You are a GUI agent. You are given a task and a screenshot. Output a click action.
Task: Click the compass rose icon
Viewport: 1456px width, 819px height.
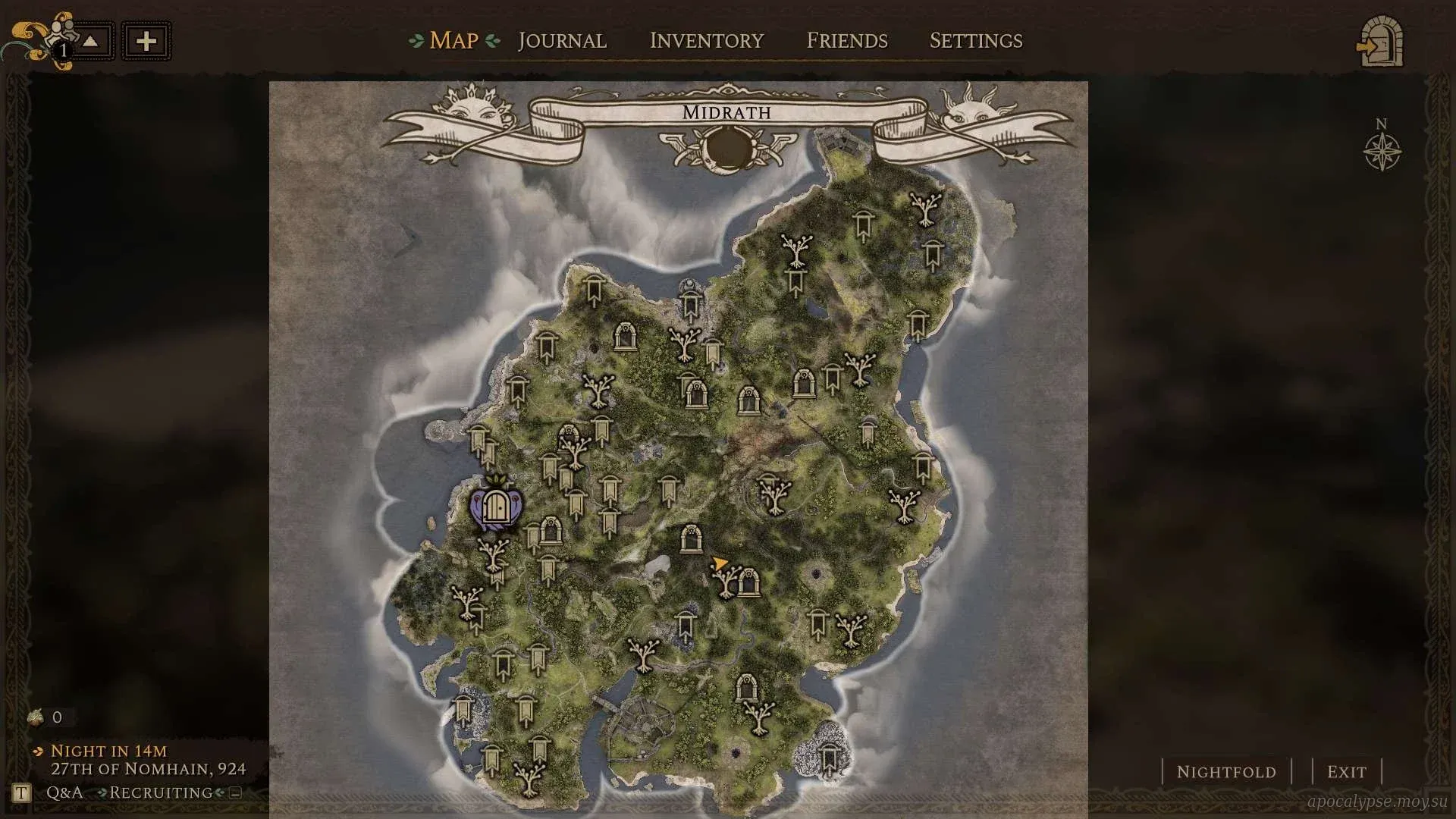pos(1382,151)
